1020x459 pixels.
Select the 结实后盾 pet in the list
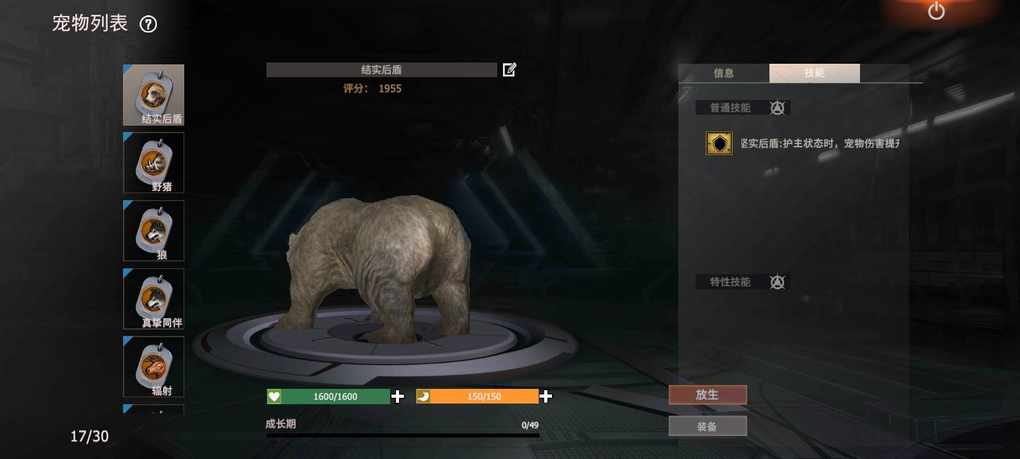click(x=153, y=95)
